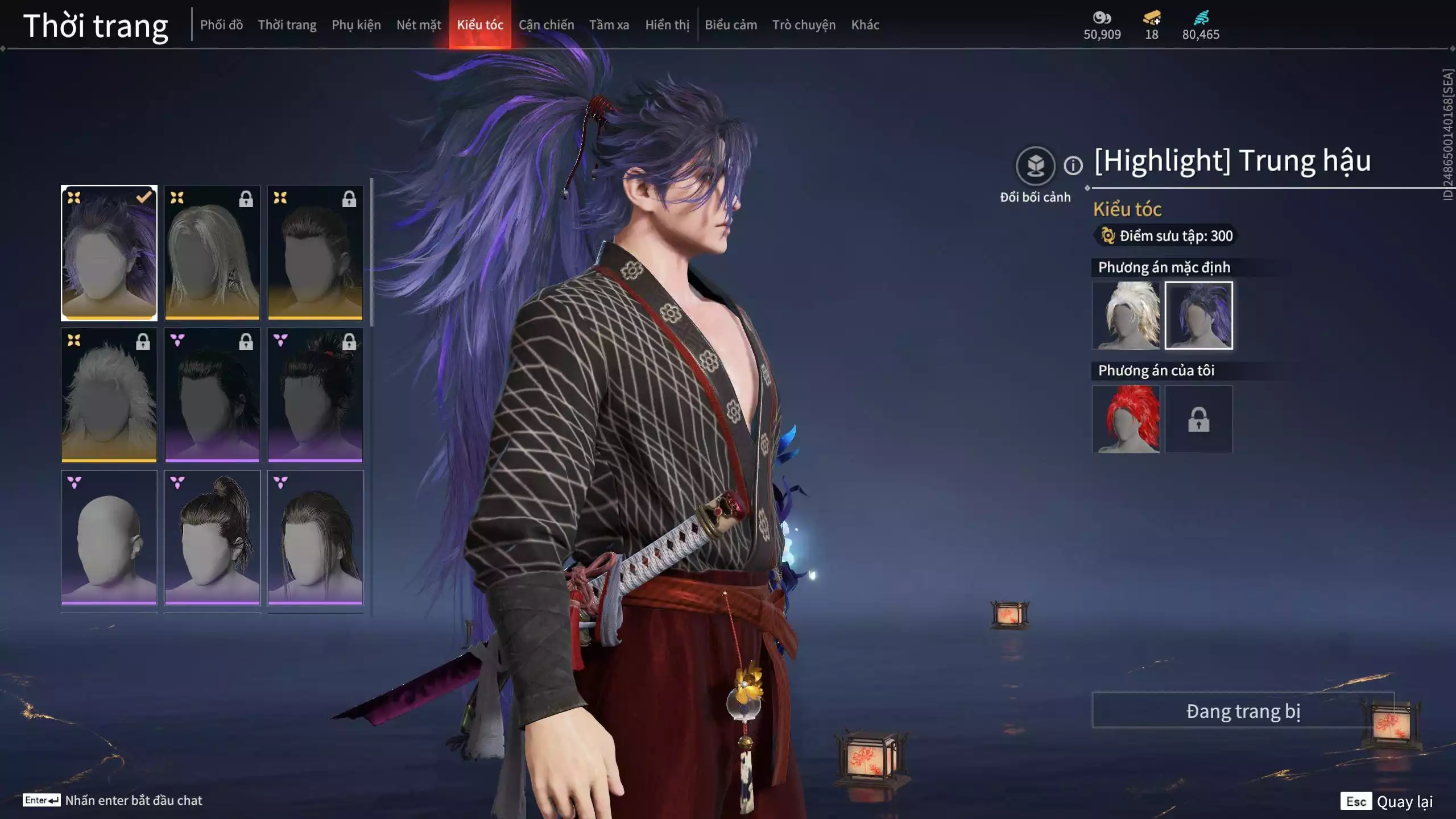Screen dimensions: 1456x819
Task: Open the Khác tab
Action: tap(865, 24)
